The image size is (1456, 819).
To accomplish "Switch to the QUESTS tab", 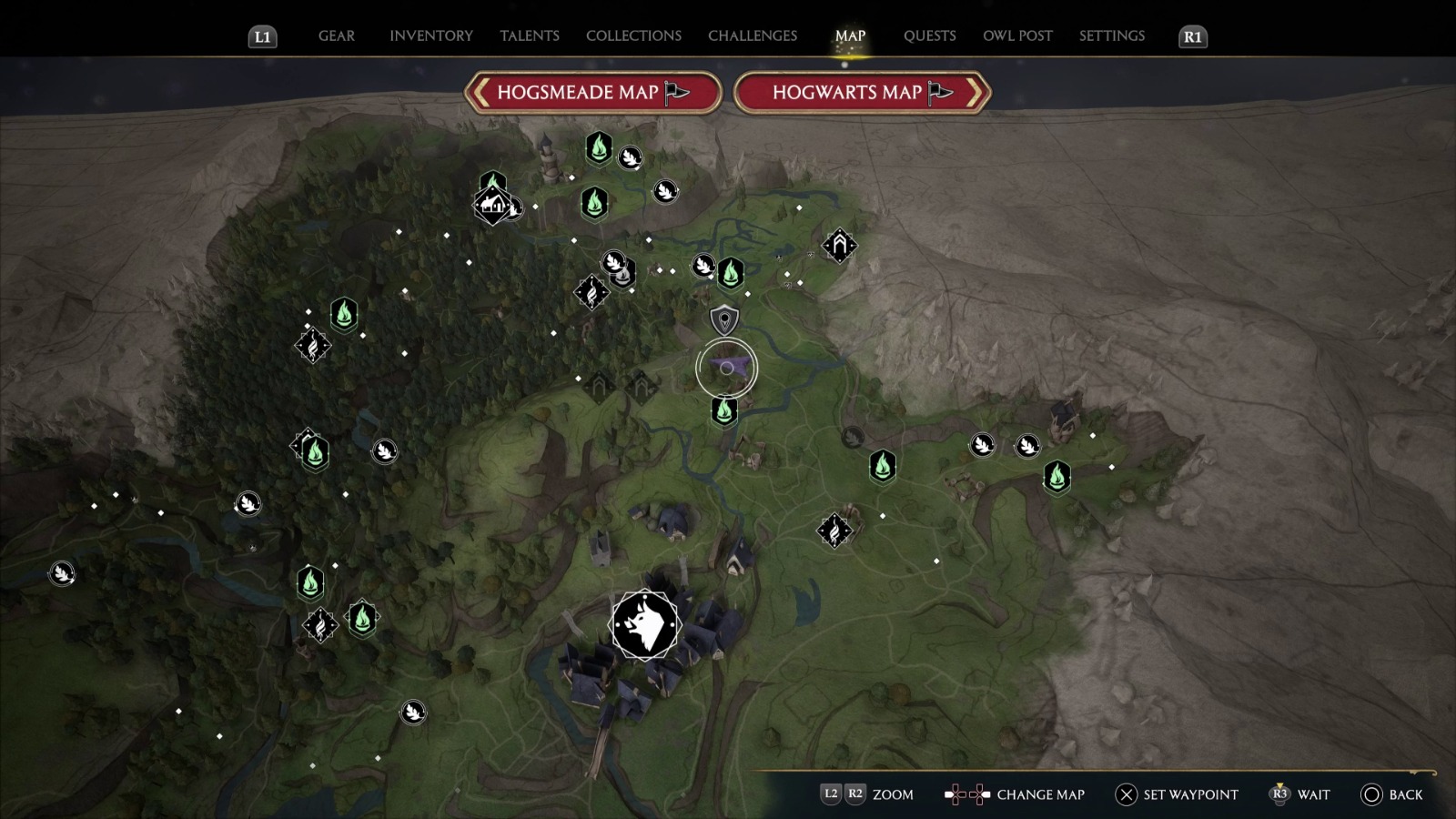I will pyautogui.click(x=929, y=35).
